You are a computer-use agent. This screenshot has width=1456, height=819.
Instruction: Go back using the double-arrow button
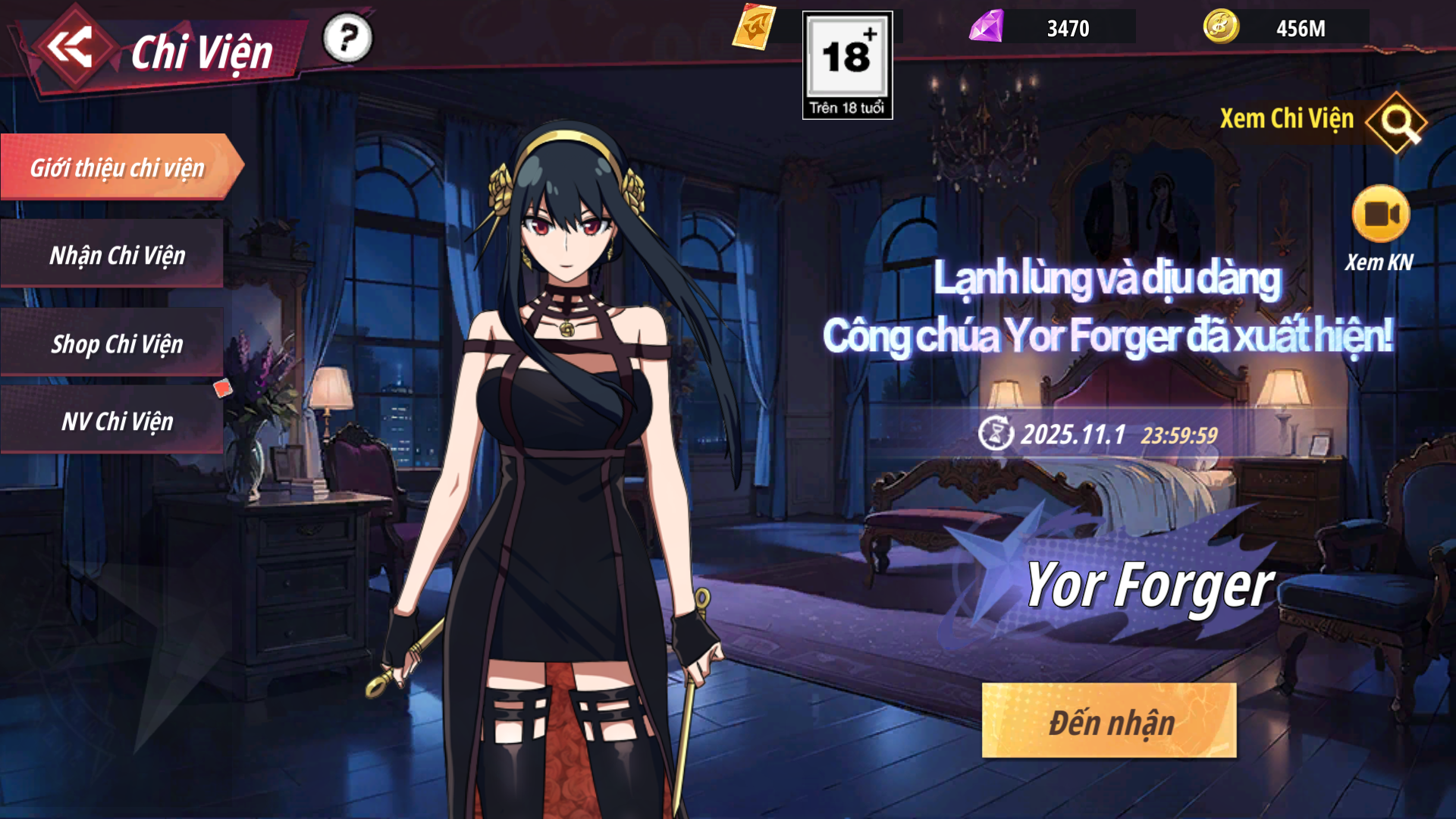pyautogui.click(x=70, y=47)
